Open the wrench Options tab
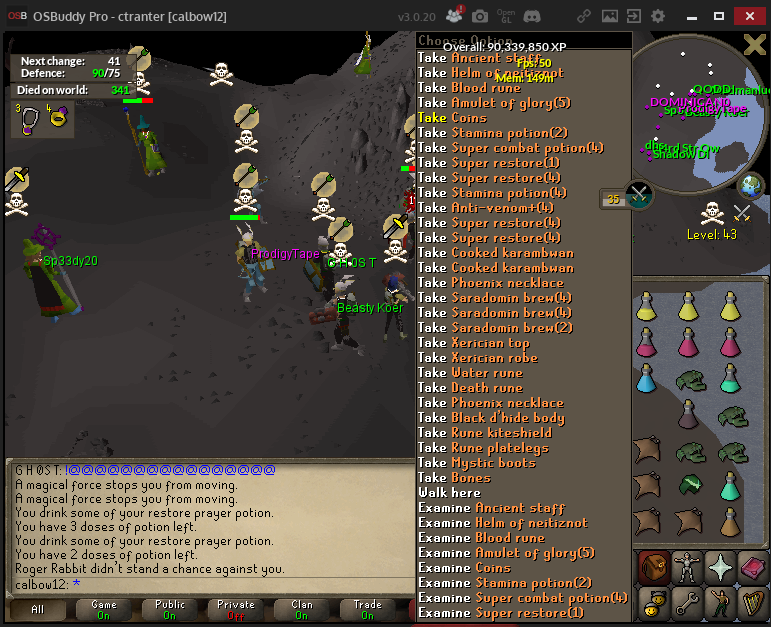Image resolution: width=771 pixels, height=627 pixels. click(x=688, y=602)
